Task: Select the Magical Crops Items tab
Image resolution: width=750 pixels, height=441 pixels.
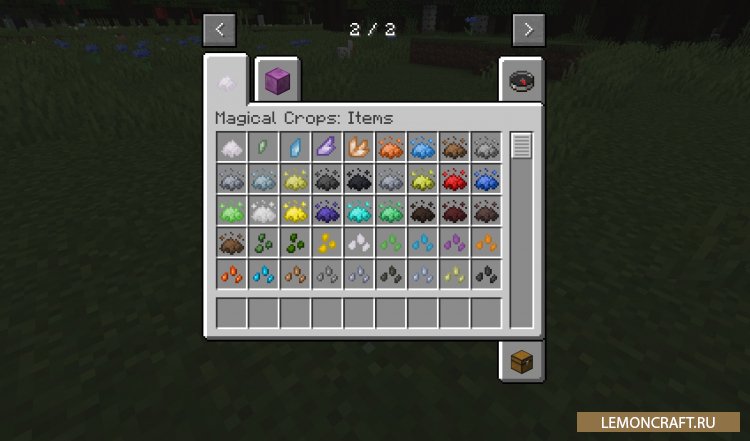Action: coord(226,82)
